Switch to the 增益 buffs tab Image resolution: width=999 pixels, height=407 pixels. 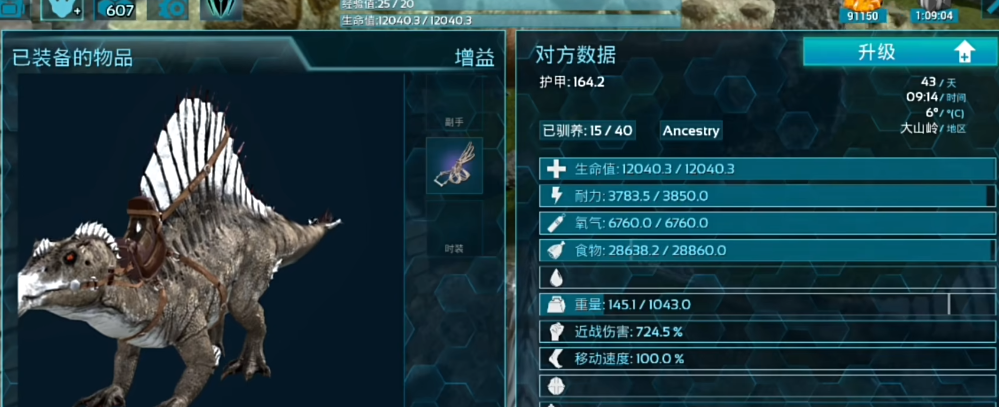[x=474, y=58]
